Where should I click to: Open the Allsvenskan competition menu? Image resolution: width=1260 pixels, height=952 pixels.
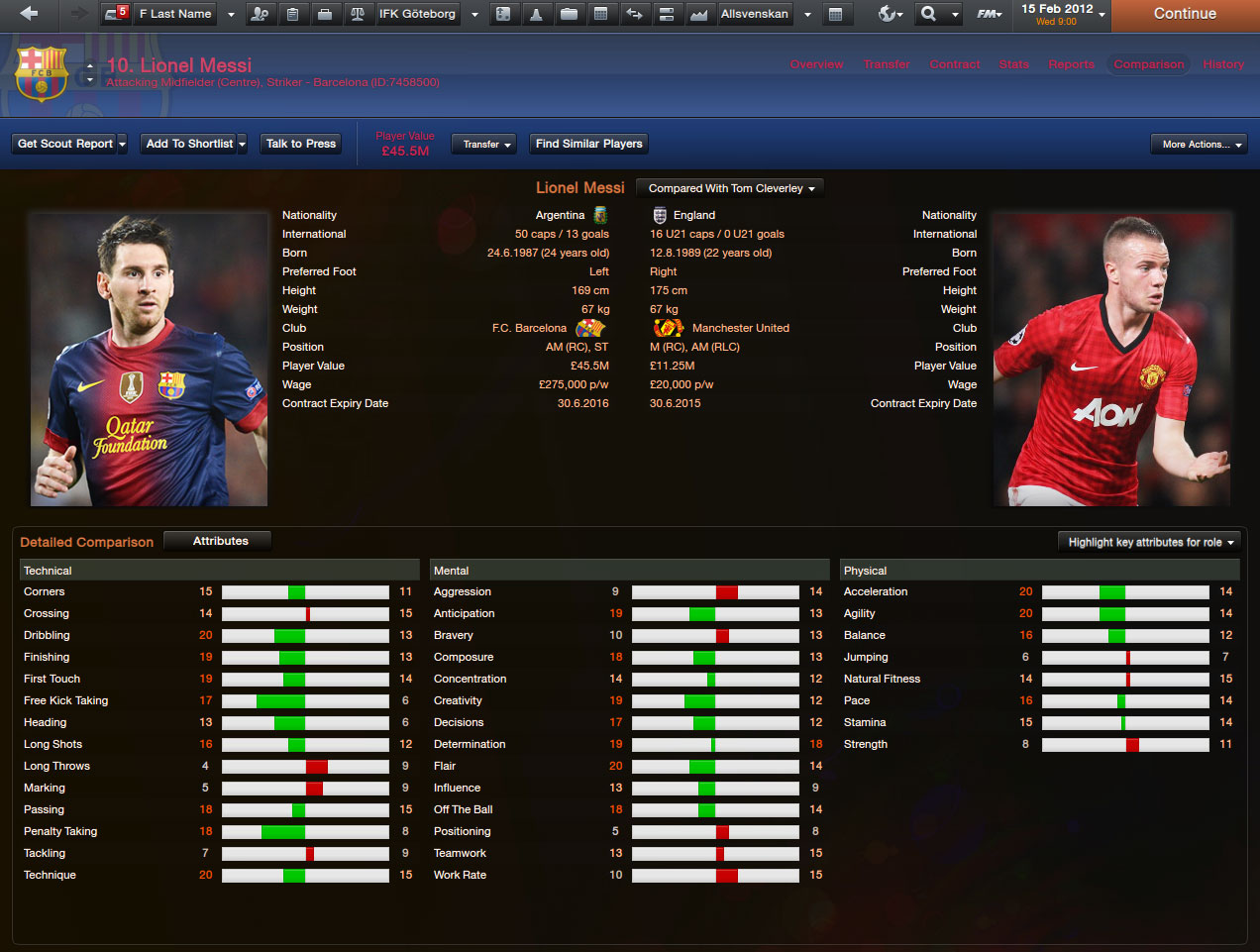pos(755,14)
